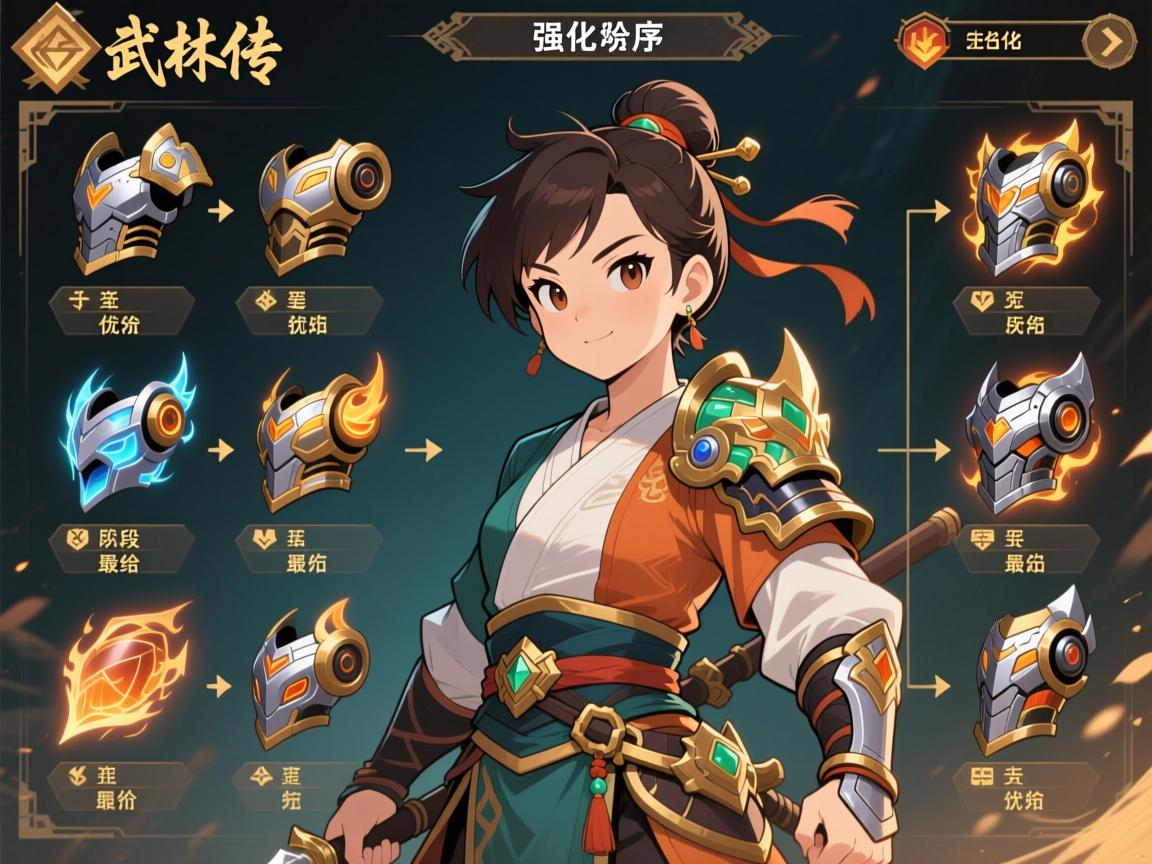Click the round arrow button at top right

(x=1110, y=42)
